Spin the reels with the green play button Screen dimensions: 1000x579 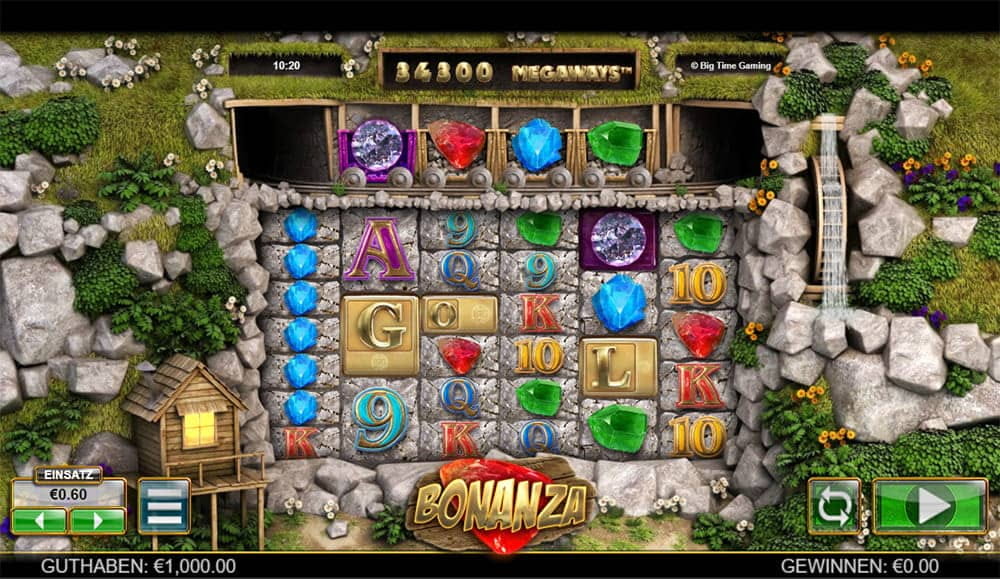click(x=930, y=505)
